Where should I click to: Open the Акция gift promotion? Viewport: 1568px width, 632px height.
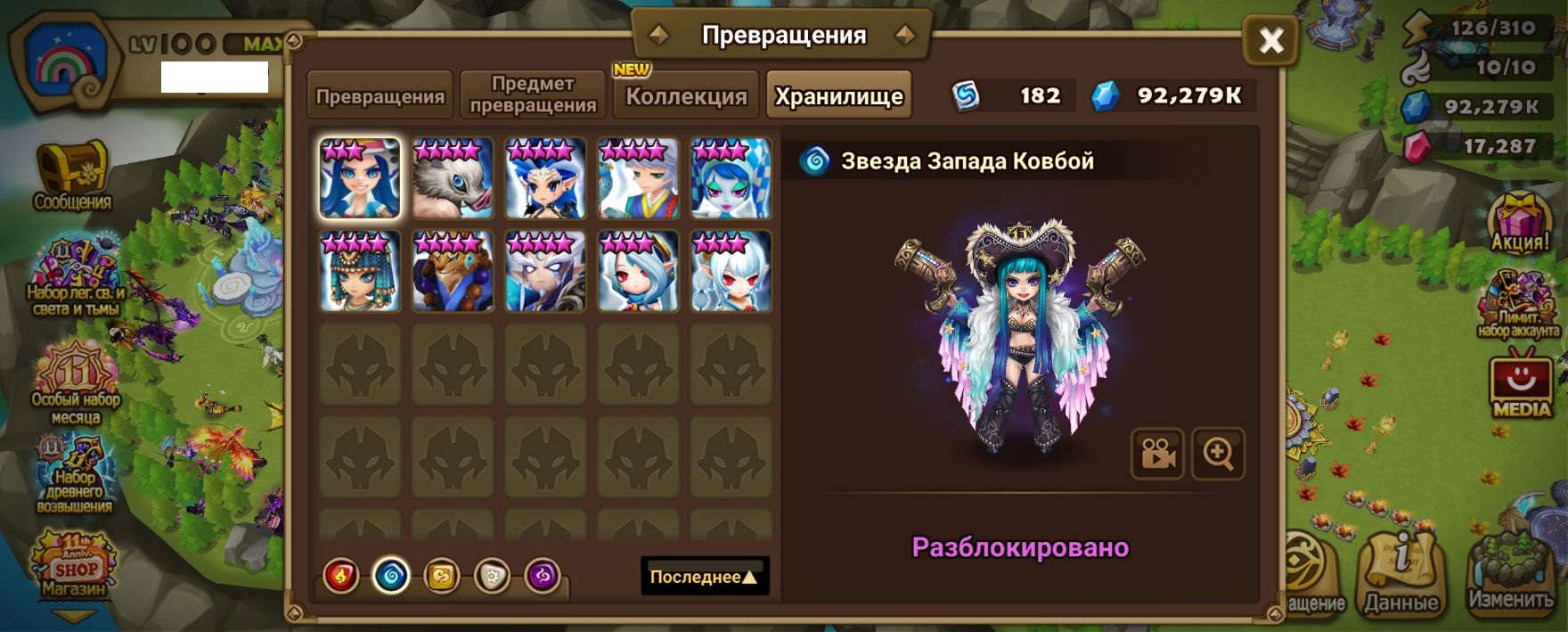click(1520, 224)
